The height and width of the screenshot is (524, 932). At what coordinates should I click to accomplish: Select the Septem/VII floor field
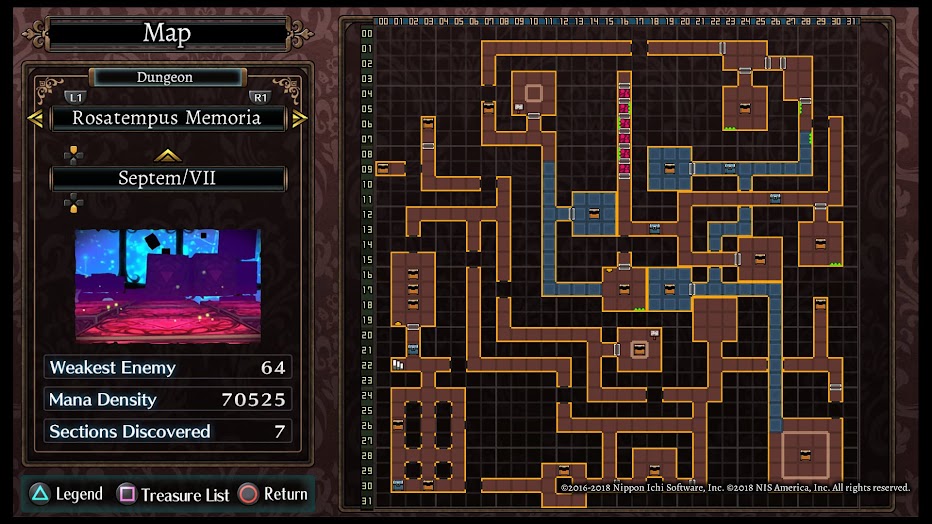(x=167, y=179)
